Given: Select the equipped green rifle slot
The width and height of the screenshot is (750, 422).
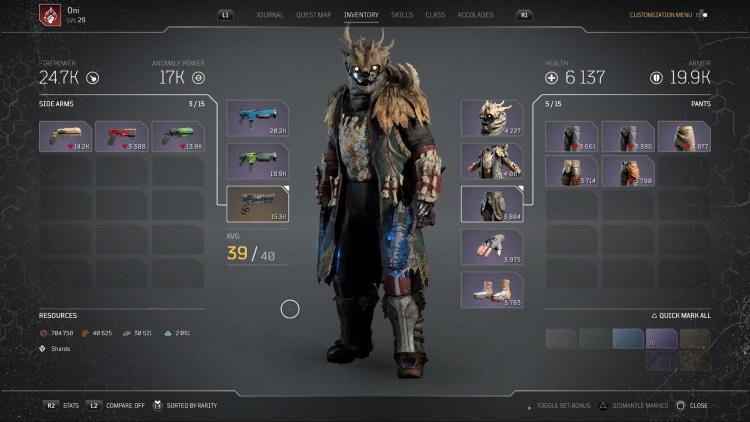Looking at the screenshot, I should (x=257, y=160).
